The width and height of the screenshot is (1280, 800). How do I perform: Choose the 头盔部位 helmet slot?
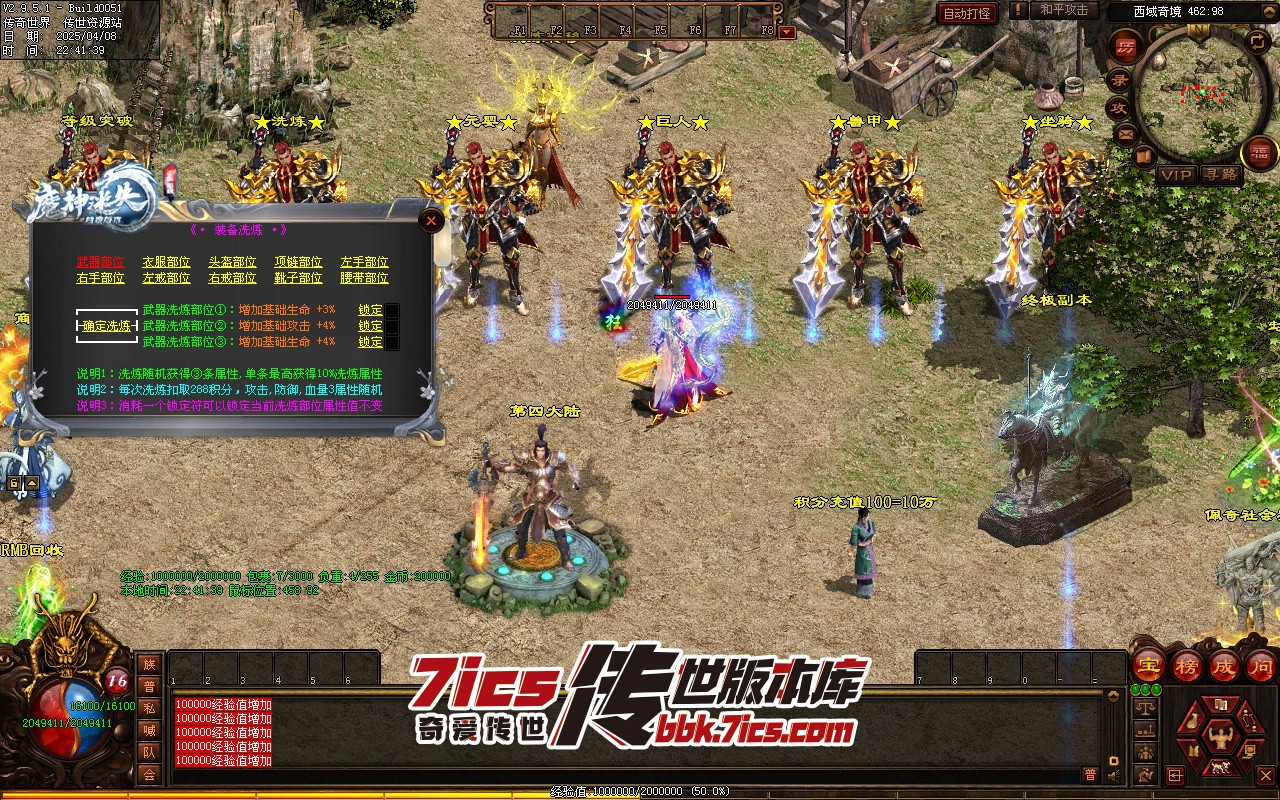point(232,262)
